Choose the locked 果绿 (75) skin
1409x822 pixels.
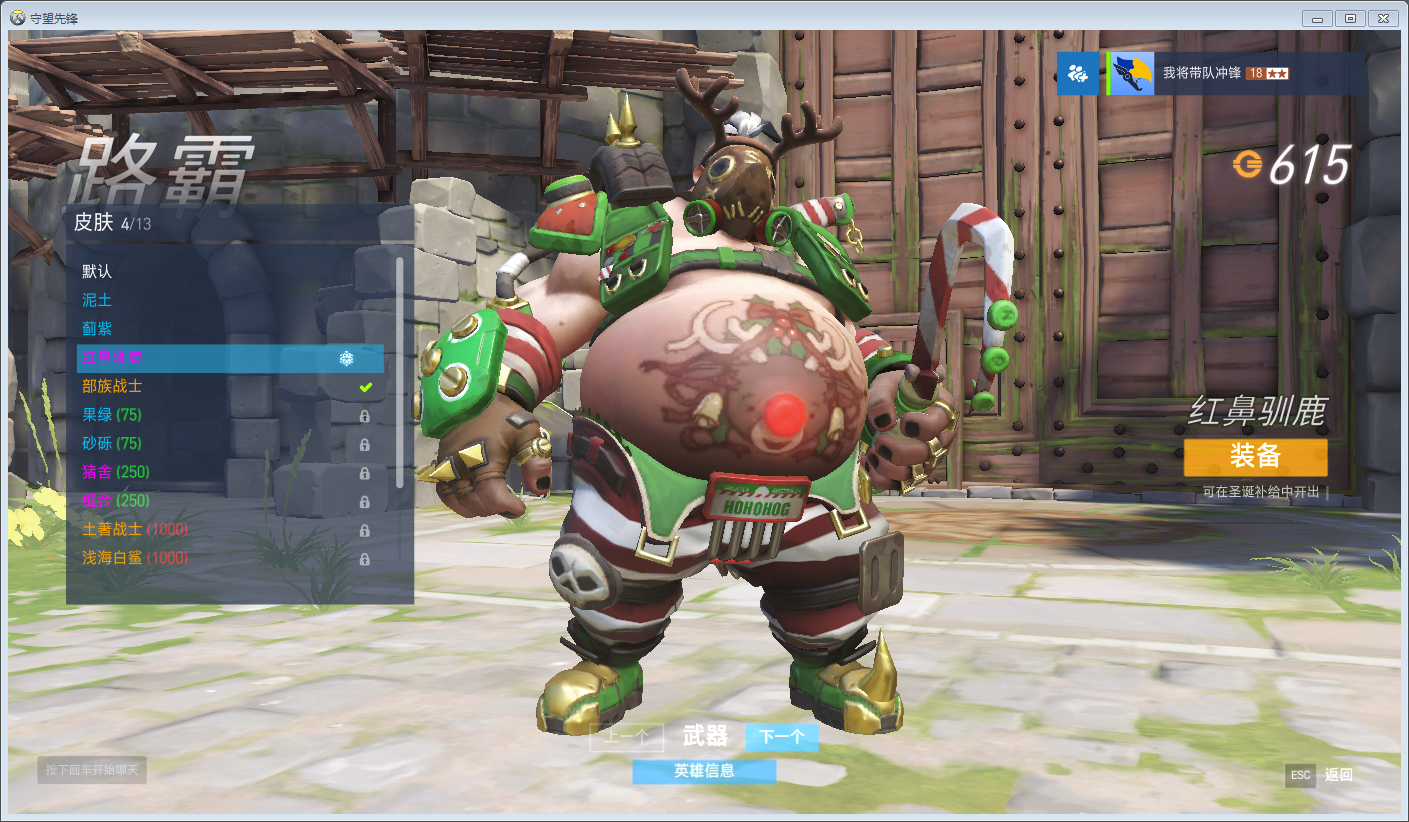(112, 415)
